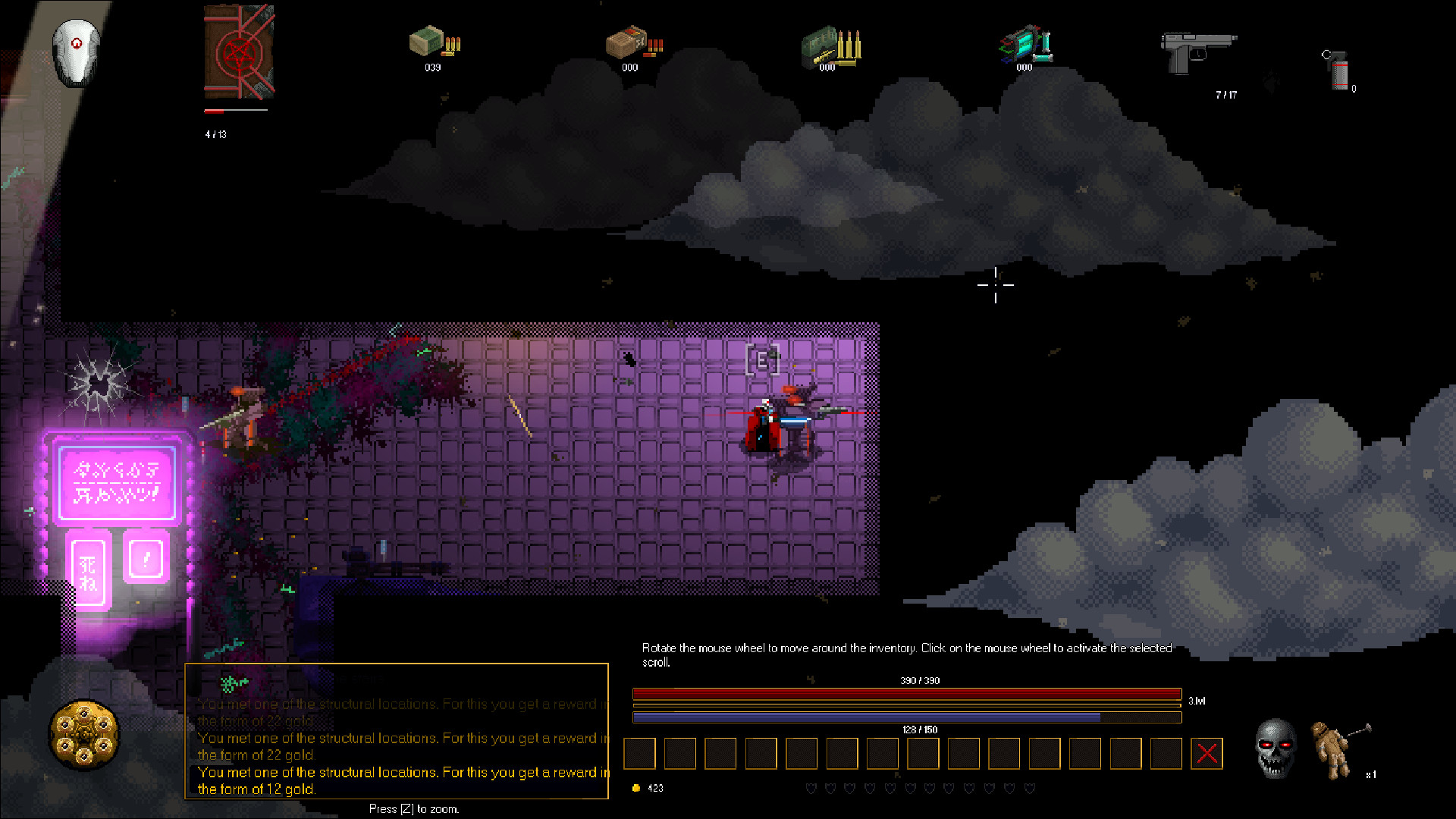Select the red pentagram spellbook
The width and height of the screenshot is (1456, 819).
[239, 52]
